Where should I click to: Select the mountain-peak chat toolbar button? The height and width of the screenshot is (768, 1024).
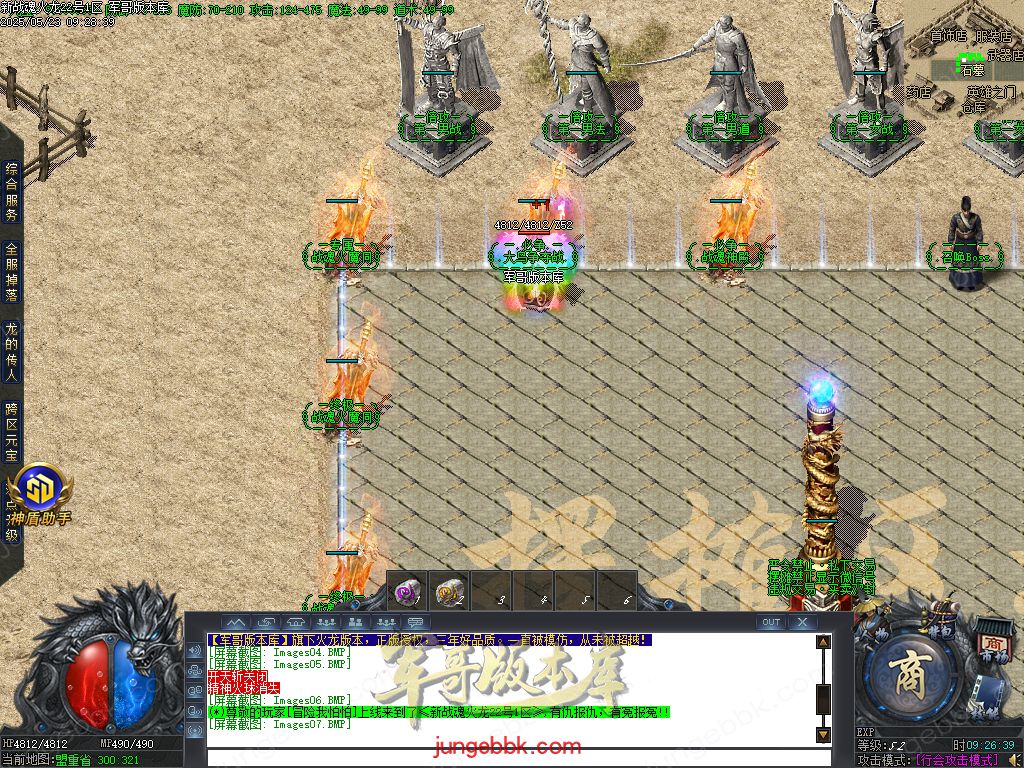(234, 622)
